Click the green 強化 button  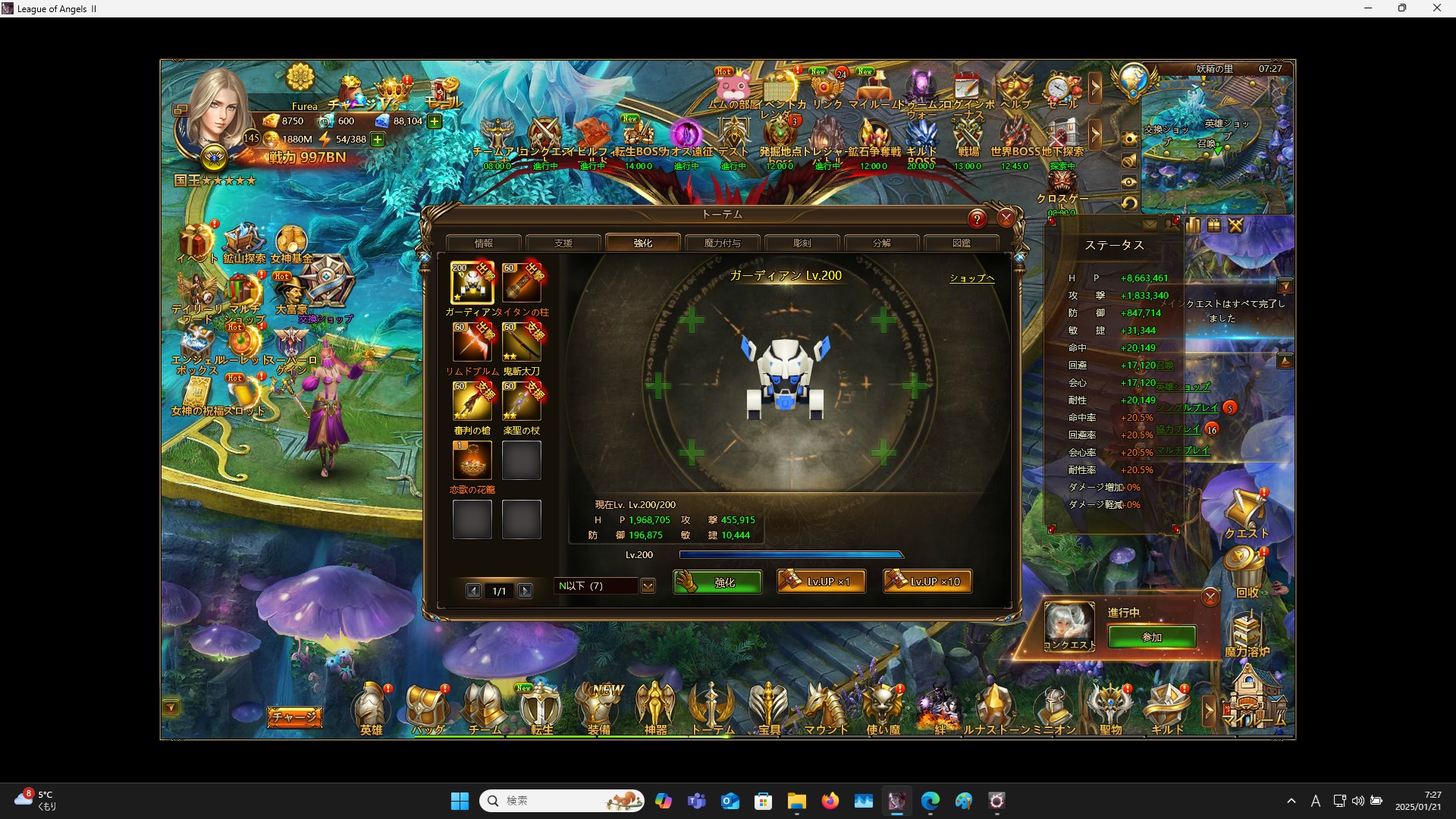pyautogui.click(x=717, y=582)
